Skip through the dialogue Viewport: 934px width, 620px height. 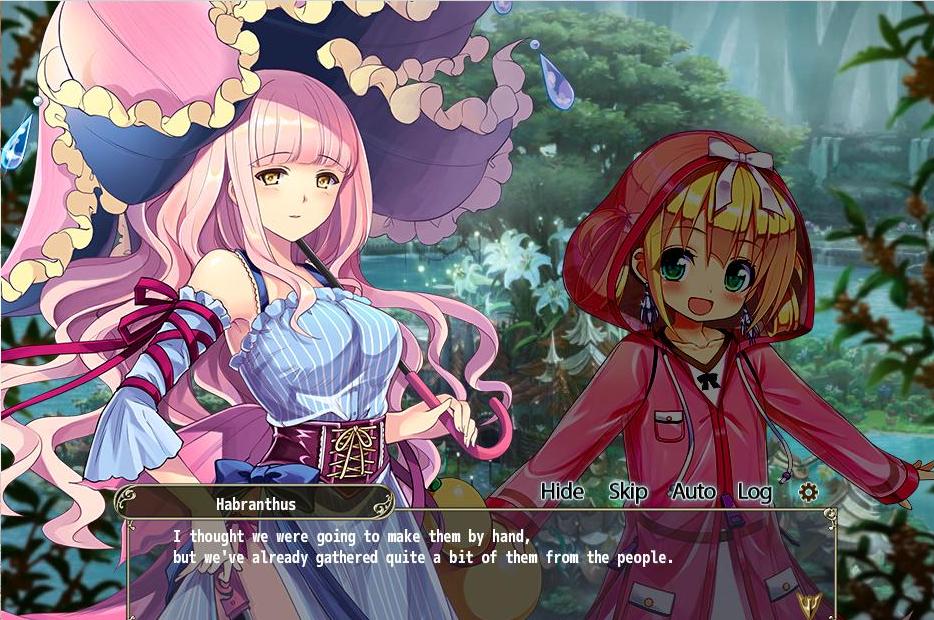pyautogui.click(x=627, y=491)
